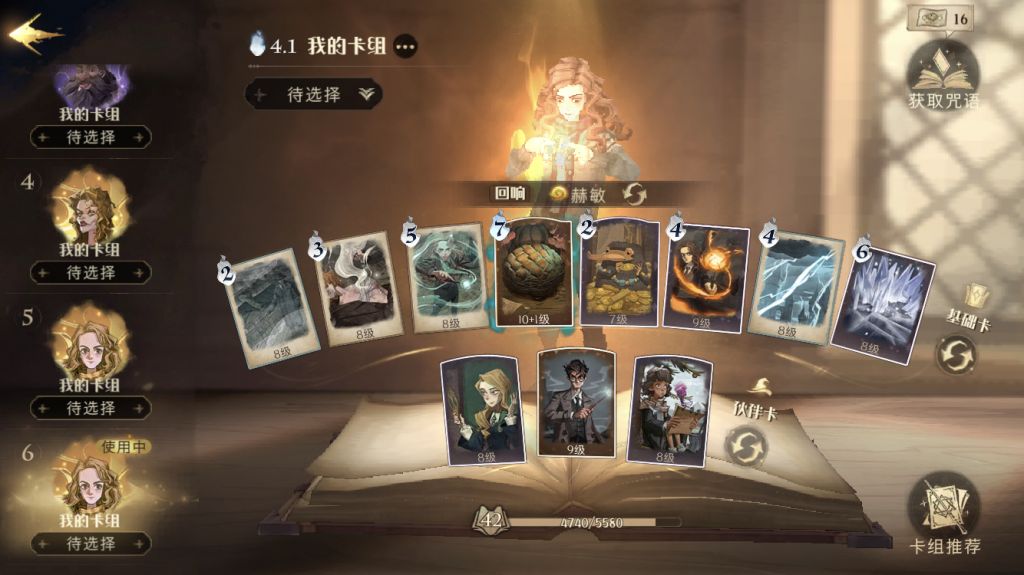Select the dragon egg card costing 7

pos(534,273)
